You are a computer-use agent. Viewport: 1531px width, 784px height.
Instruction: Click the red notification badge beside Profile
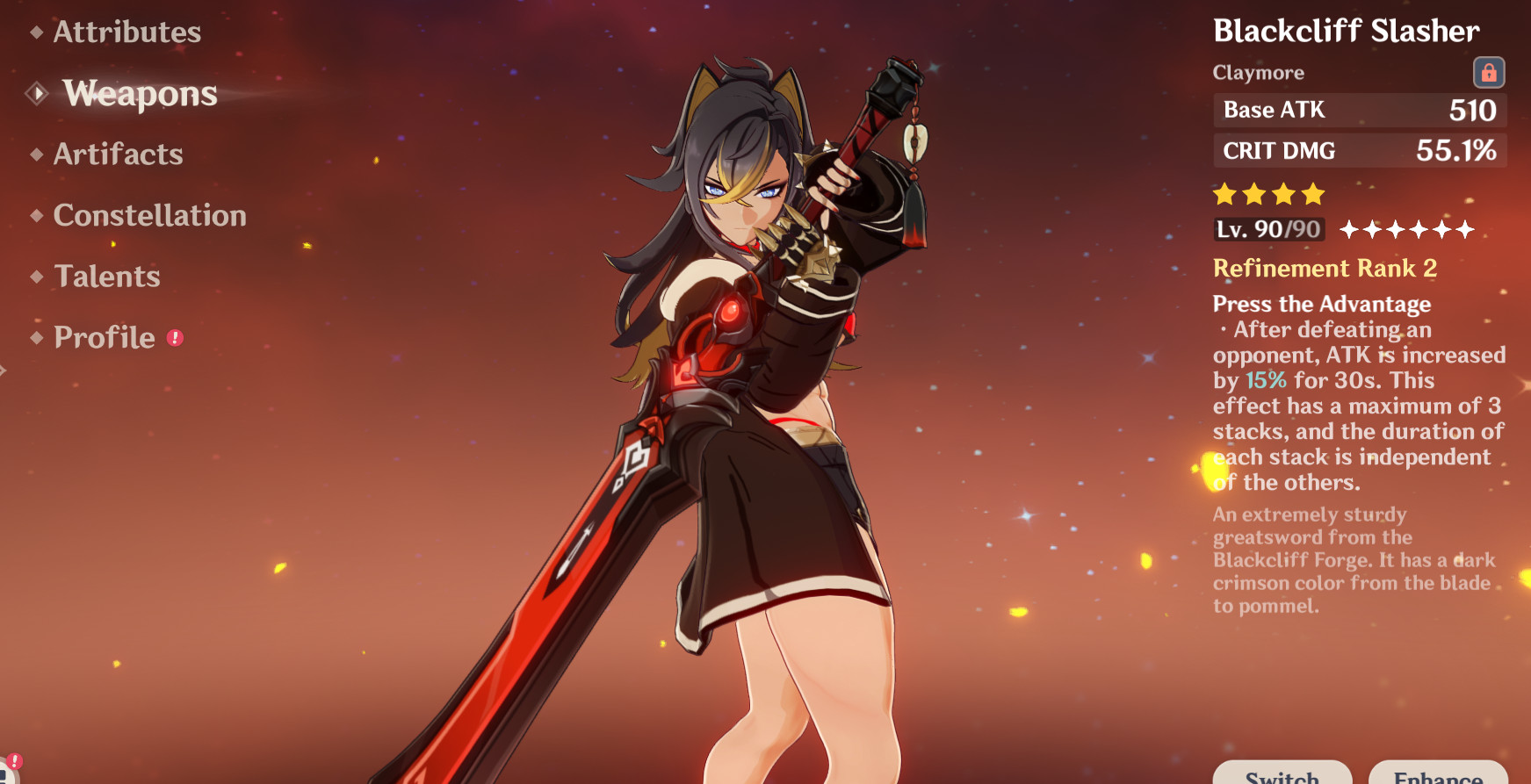(176, 336)
